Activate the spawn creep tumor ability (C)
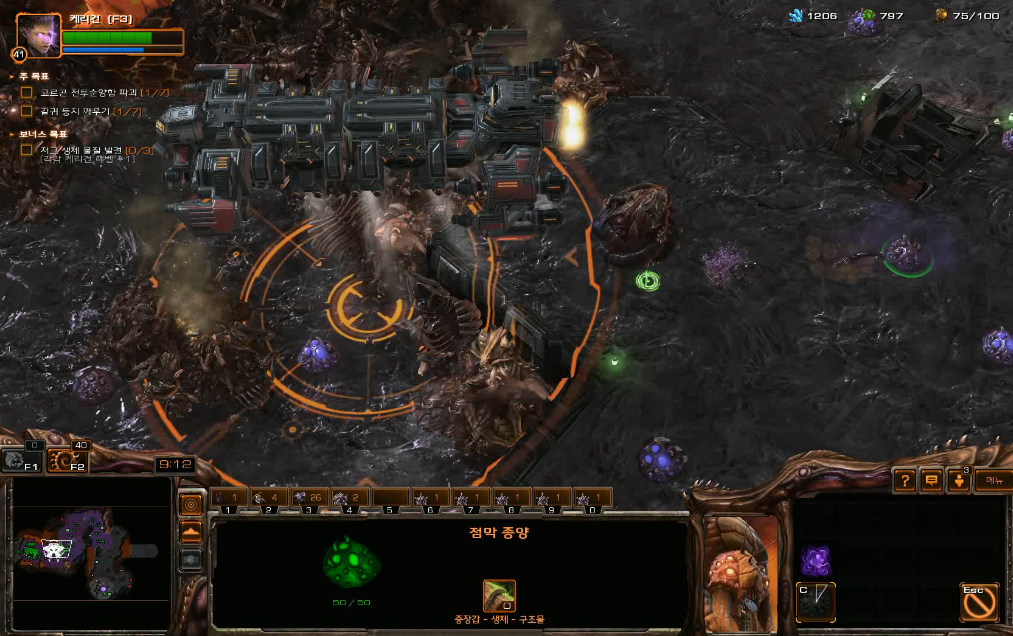The width and height of the screenshot is (1013, 636). tap(816, 601)
